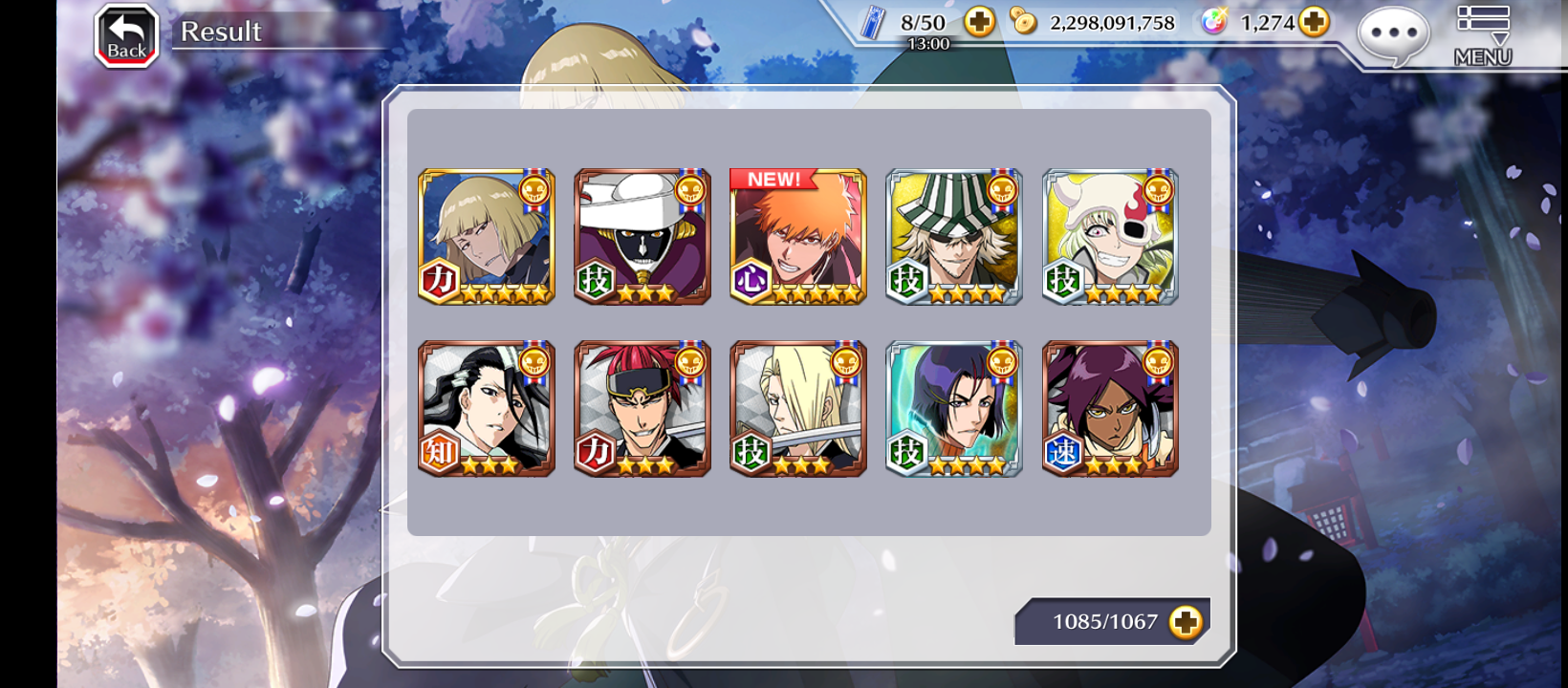The width and height of the screenshot is (1568, 688).
Task: Select the blond bob-haired five-star character
Action: tap(487, 237)
